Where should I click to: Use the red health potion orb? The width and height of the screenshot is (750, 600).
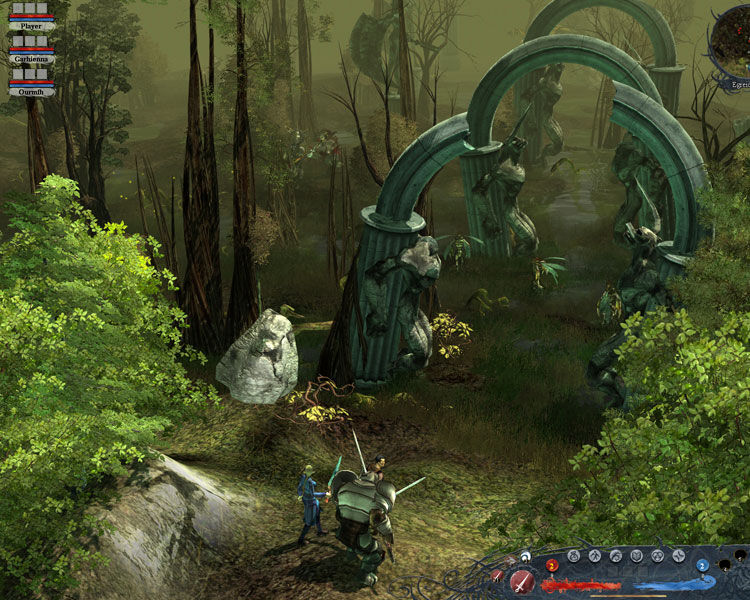[552, 565]
